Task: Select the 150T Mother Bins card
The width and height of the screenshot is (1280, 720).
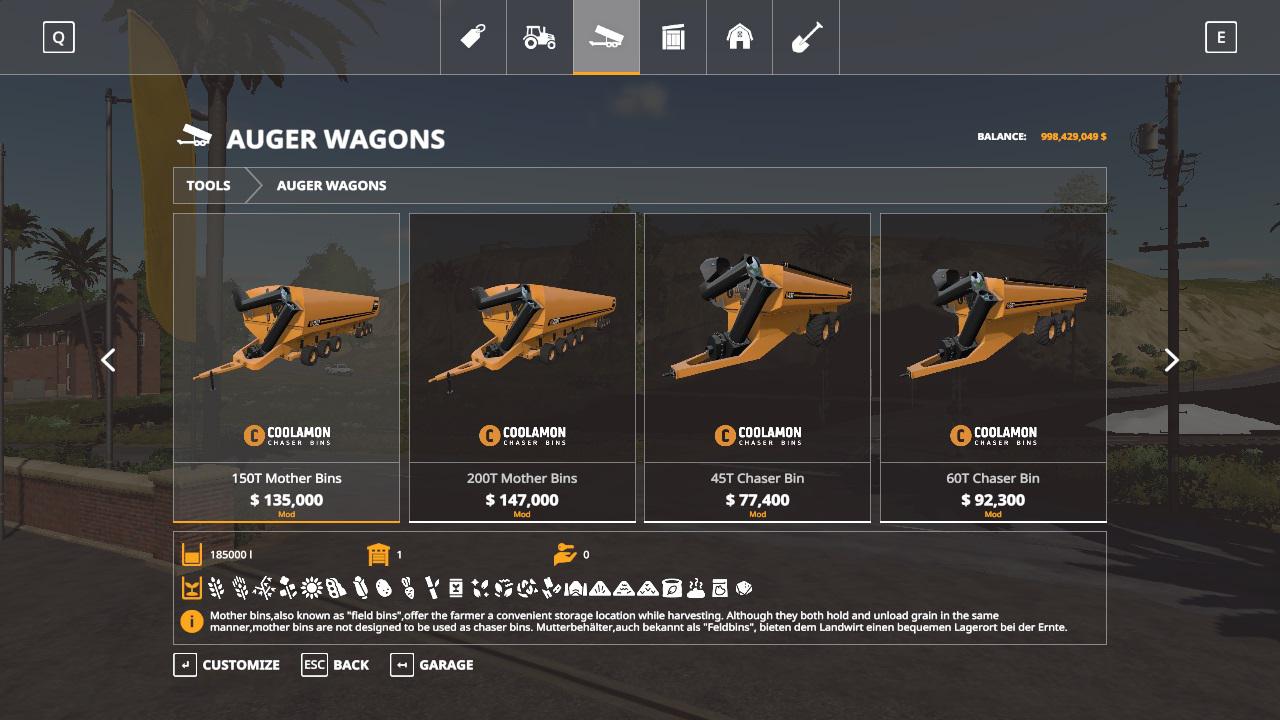Action: point(286,367)
